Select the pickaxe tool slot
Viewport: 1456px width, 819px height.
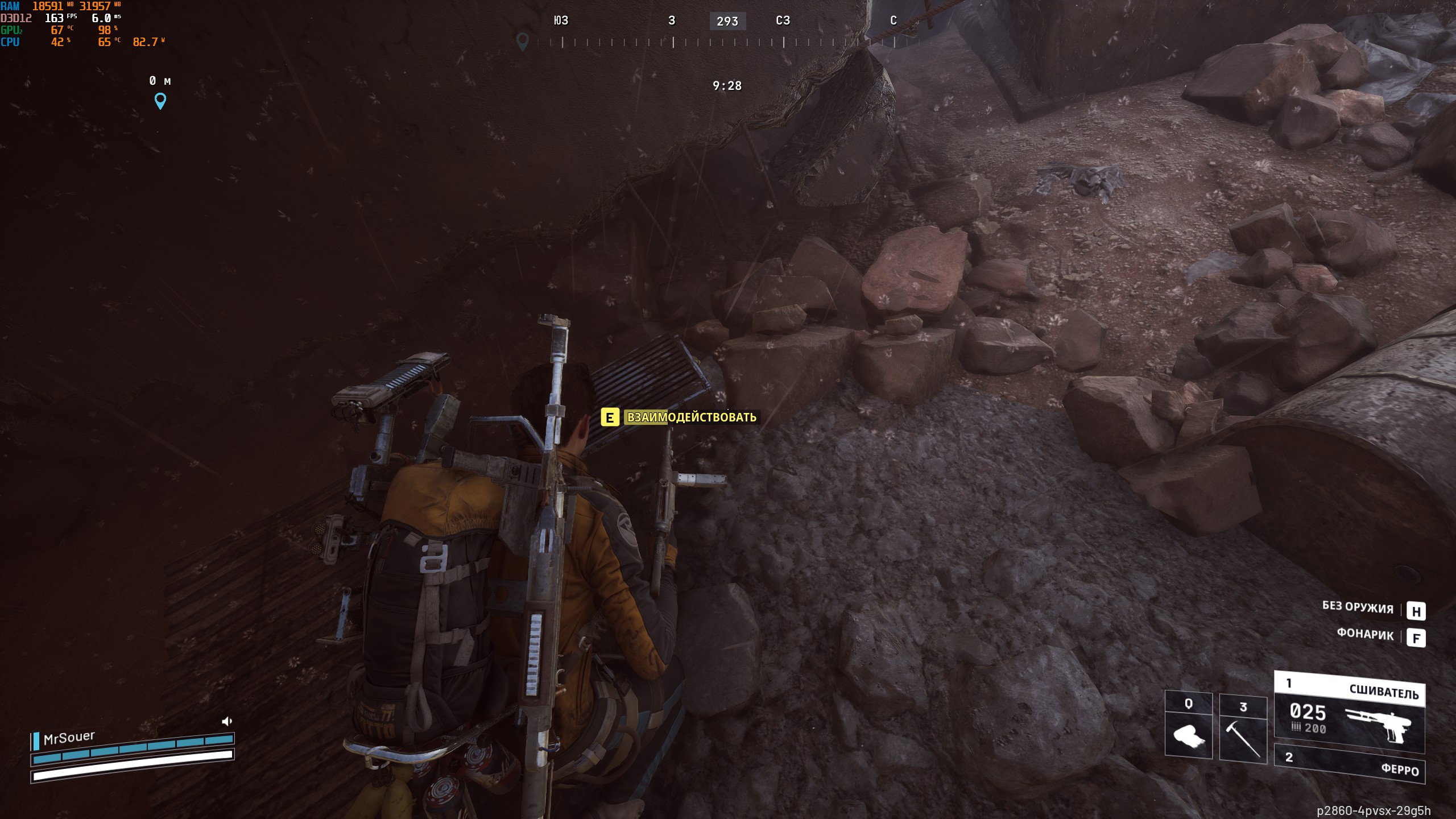(x=1243, y=729)
